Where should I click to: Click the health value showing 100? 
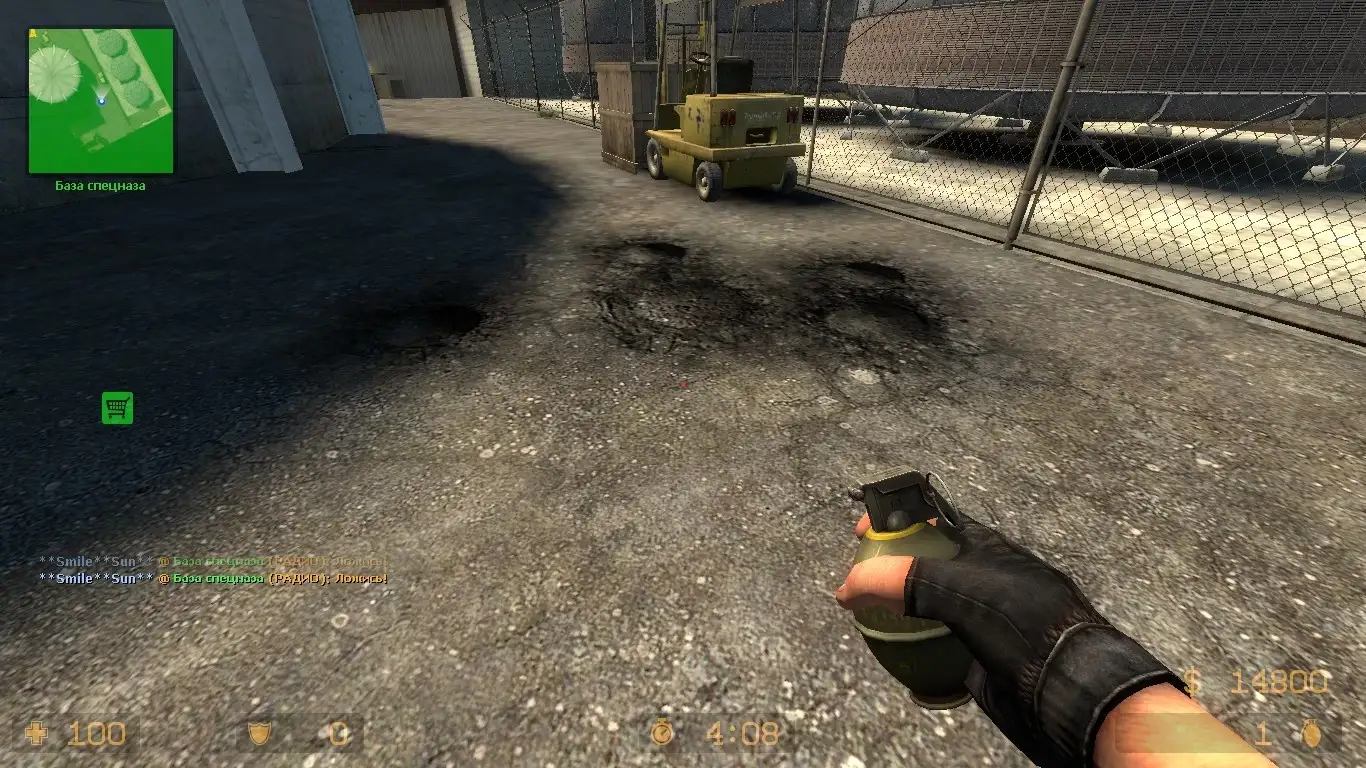click(98, 733)
